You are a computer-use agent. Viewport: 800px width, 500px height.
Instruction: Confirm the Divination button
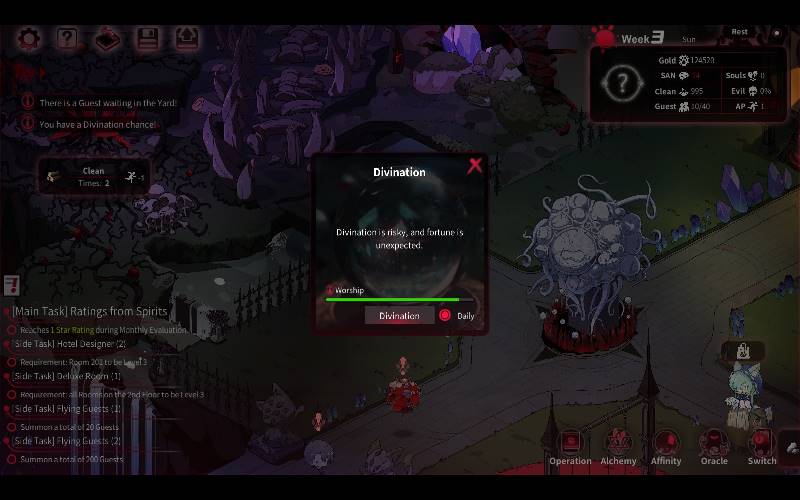coord(399,315)
